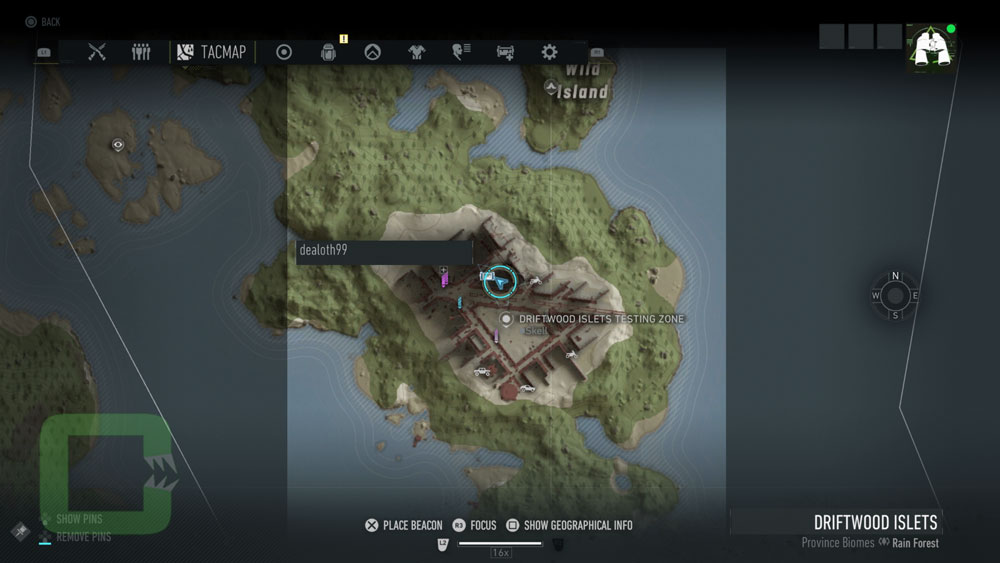
Task: Click the binoculars player avatar
Action: click(x=929, y=48)
